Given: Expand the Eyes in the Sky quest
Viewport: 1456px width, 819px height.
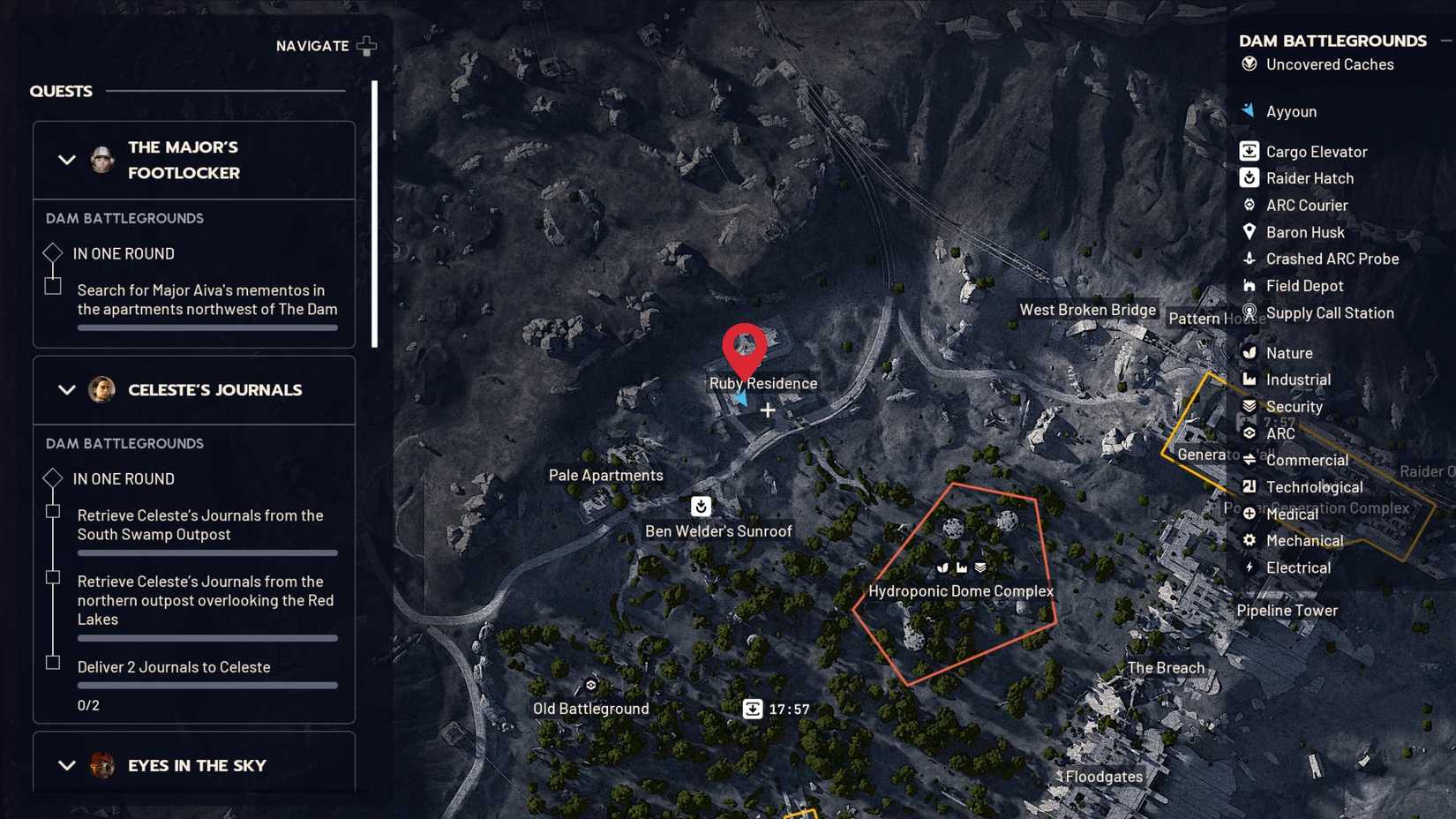Looking at the screenshot, I should tap(65, 764).
